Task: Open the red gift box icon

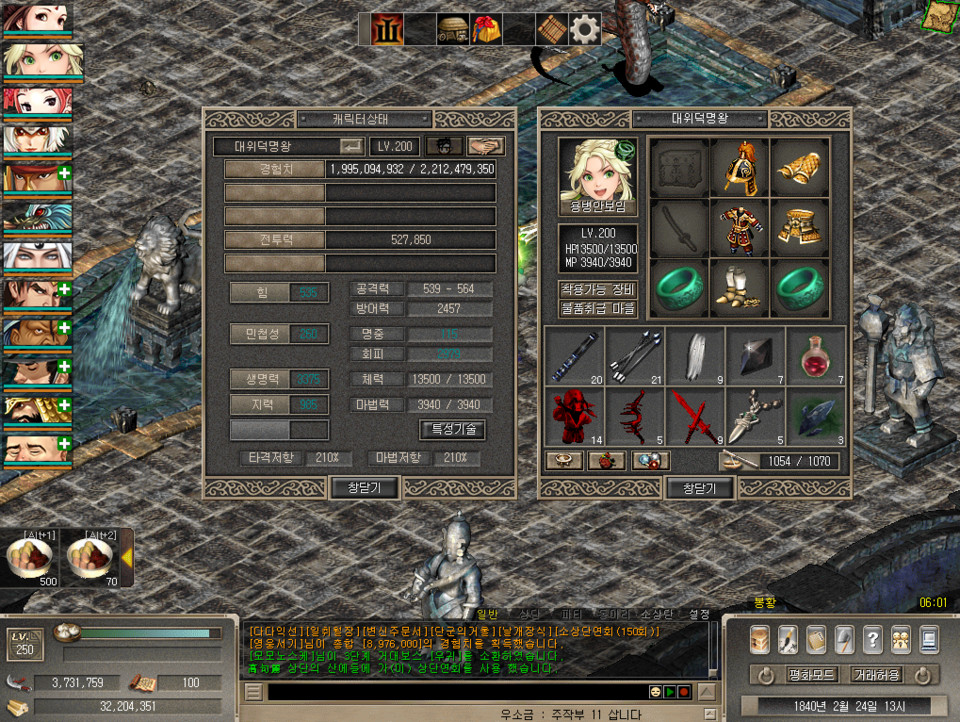Action: 487,30
